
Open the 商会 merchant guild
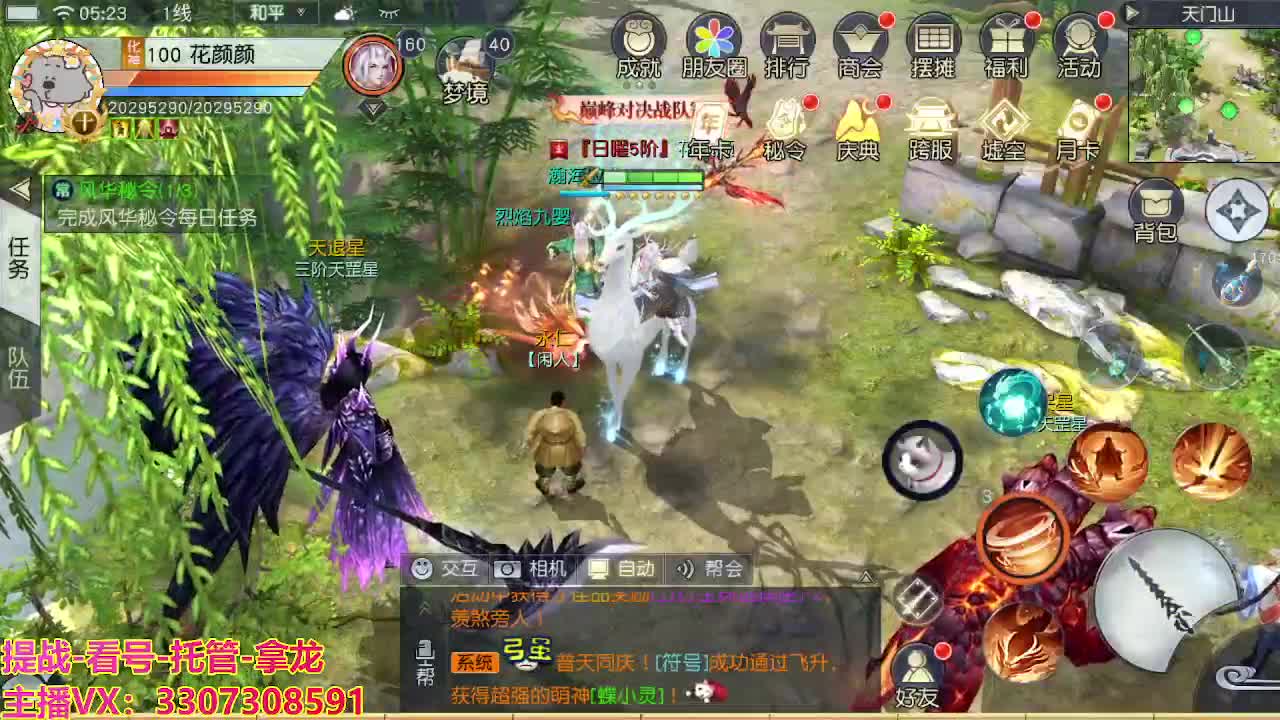click(860, 45)
